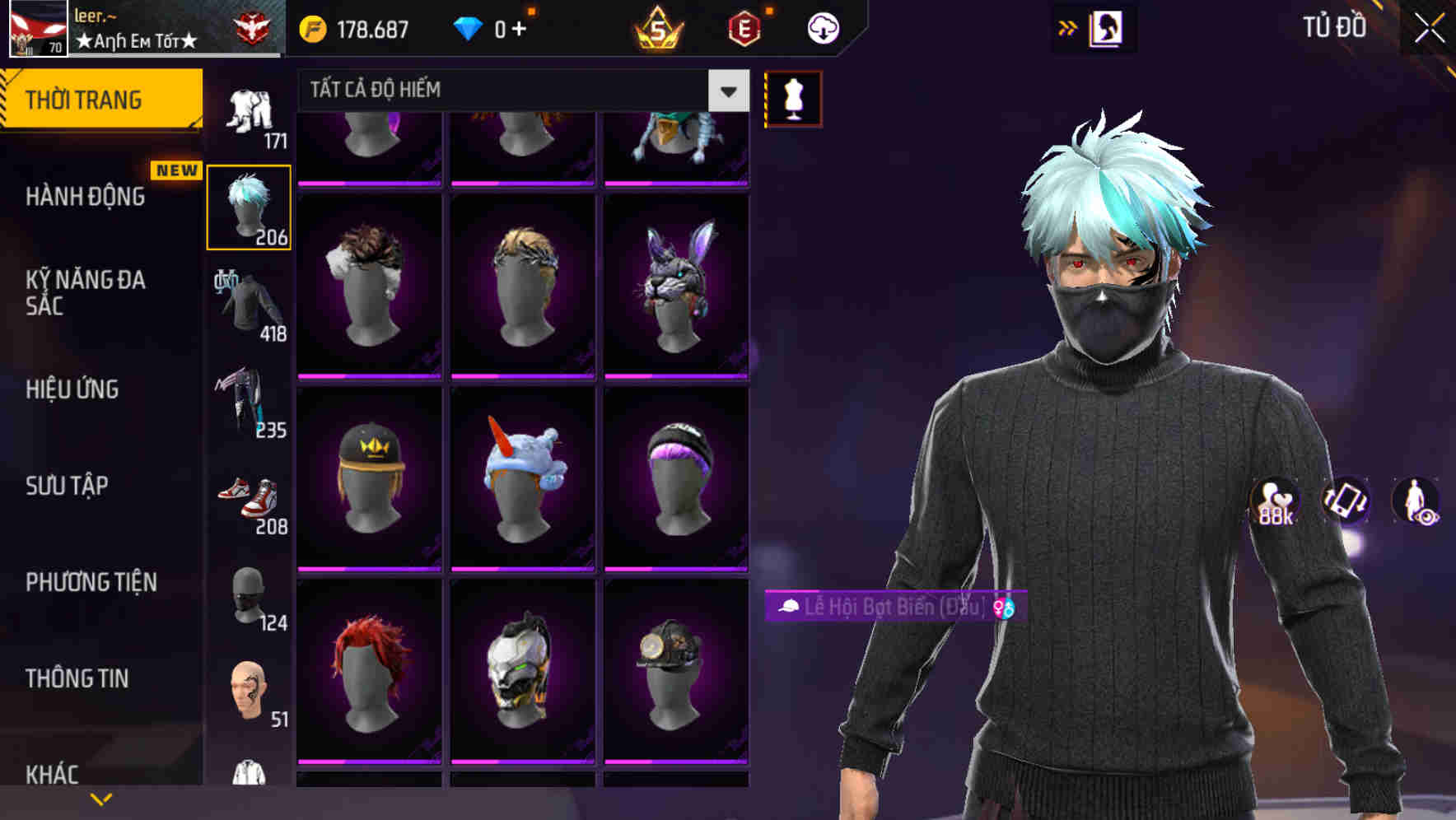Toggle the gender icon on Lễ Hội Bọt Biển label
Viewport: 1456px width, 820px height.
(1004, 608)
